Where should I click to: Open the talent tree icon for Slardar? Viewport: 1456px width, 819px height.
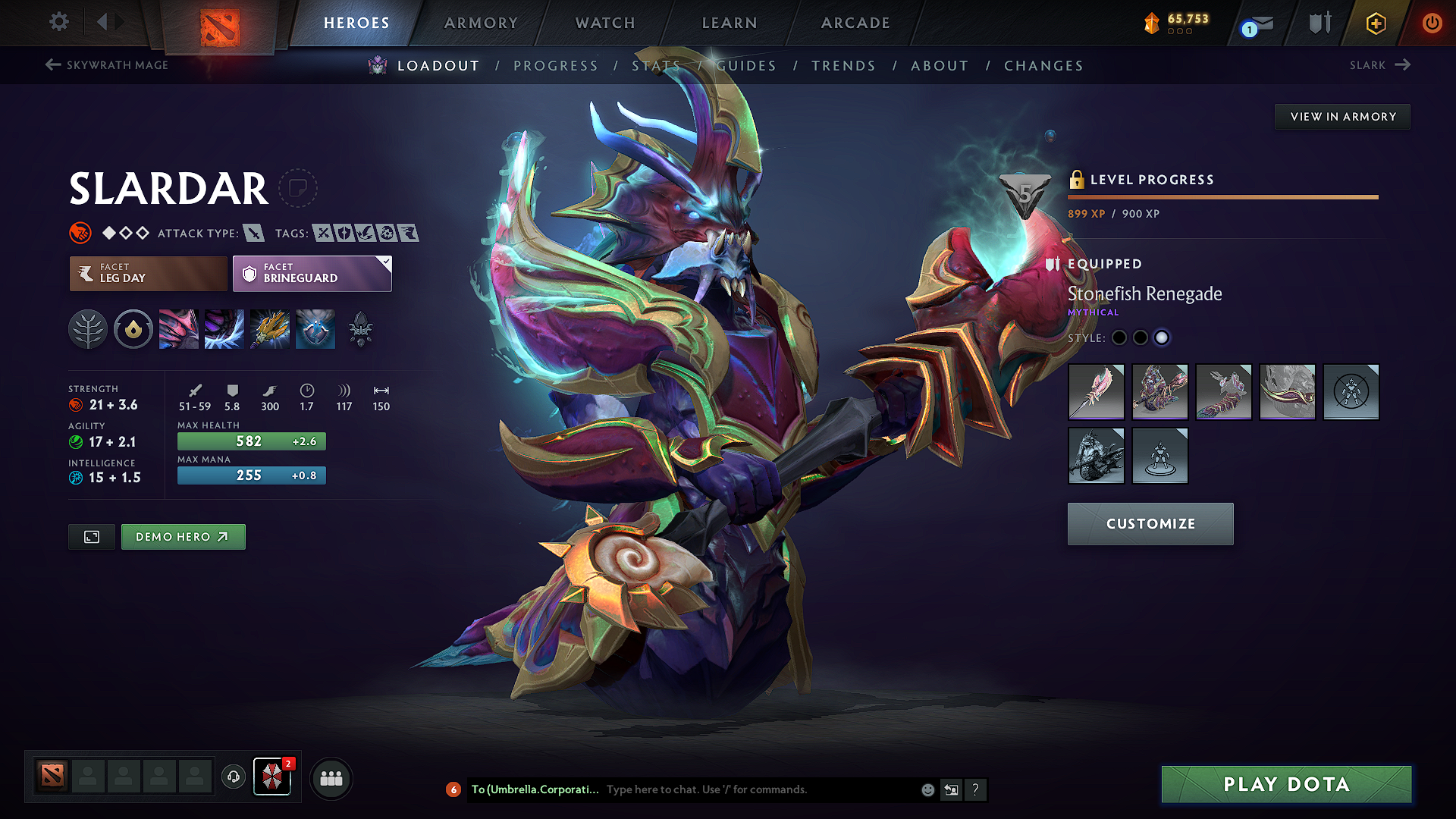click(x=87, y=328)
